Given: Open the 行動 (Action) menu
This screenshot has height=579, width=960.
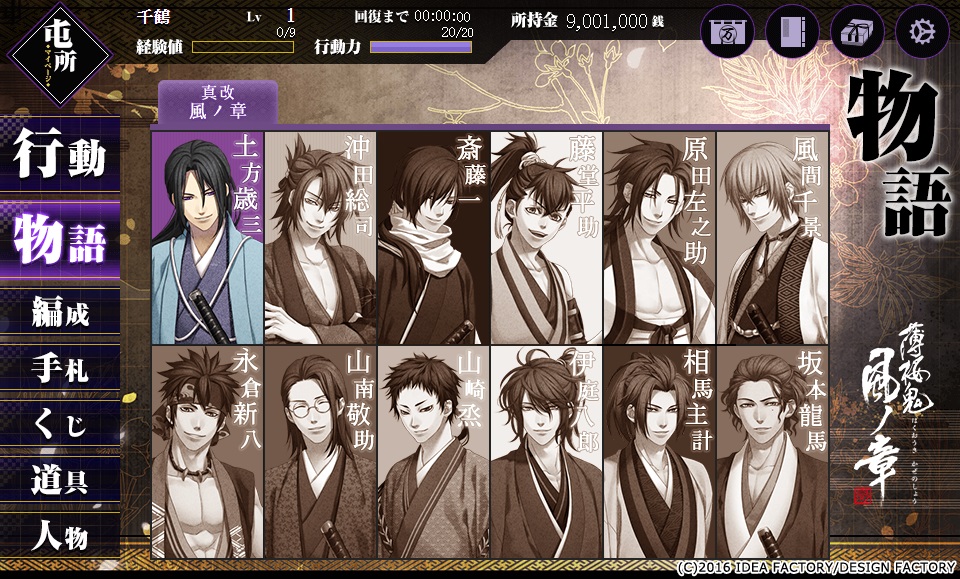Looking at the screenshot, I should point(60,160).
